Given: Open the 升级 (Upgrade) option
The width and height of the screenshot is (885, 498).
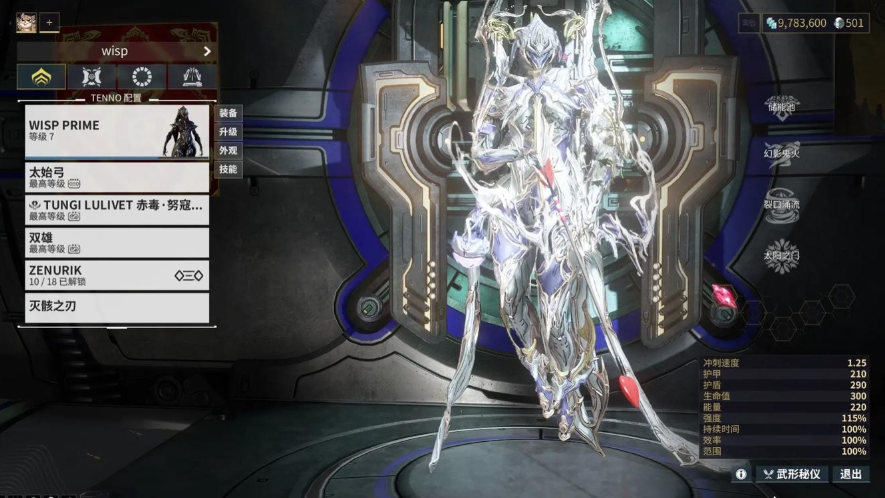Looking at the screenshot, I should point(228,132).
